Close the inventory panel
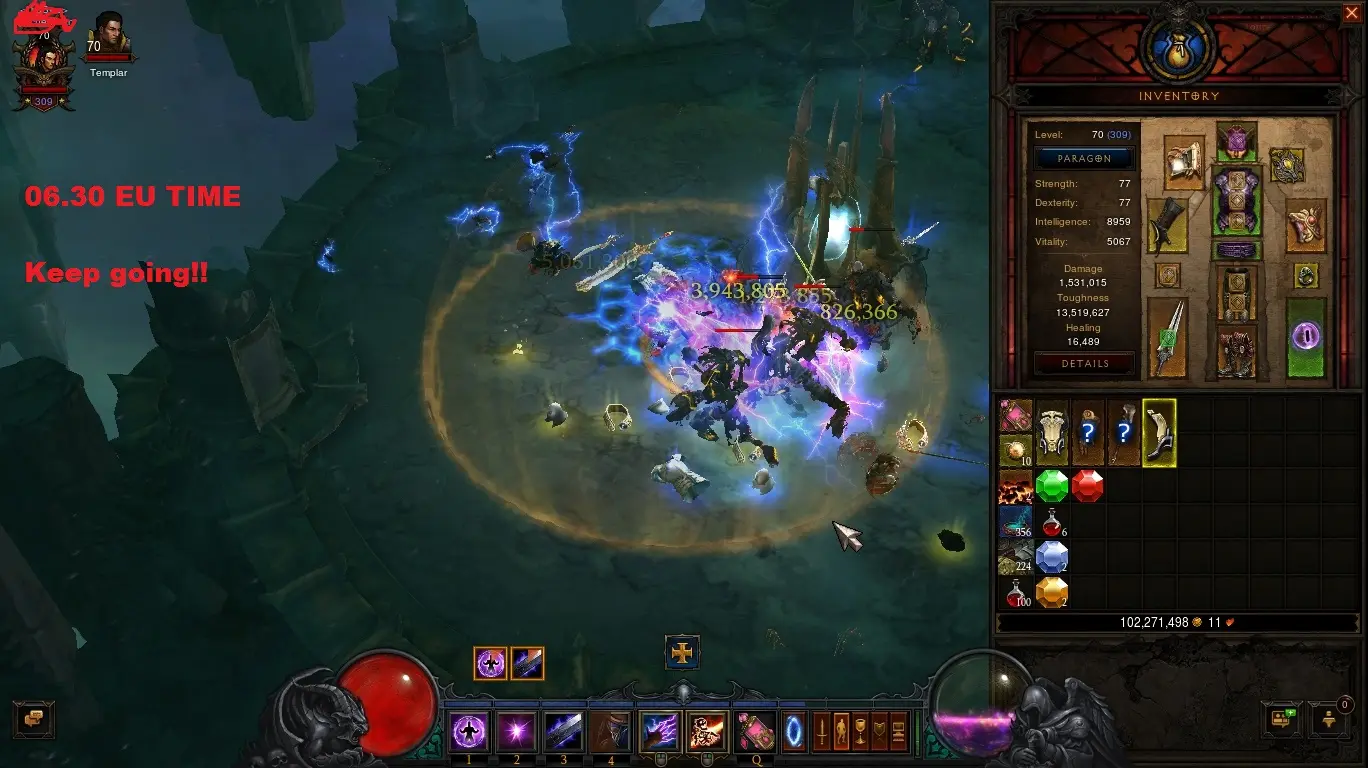This screenshot has height=768, width=1368. pos(1351,13)
